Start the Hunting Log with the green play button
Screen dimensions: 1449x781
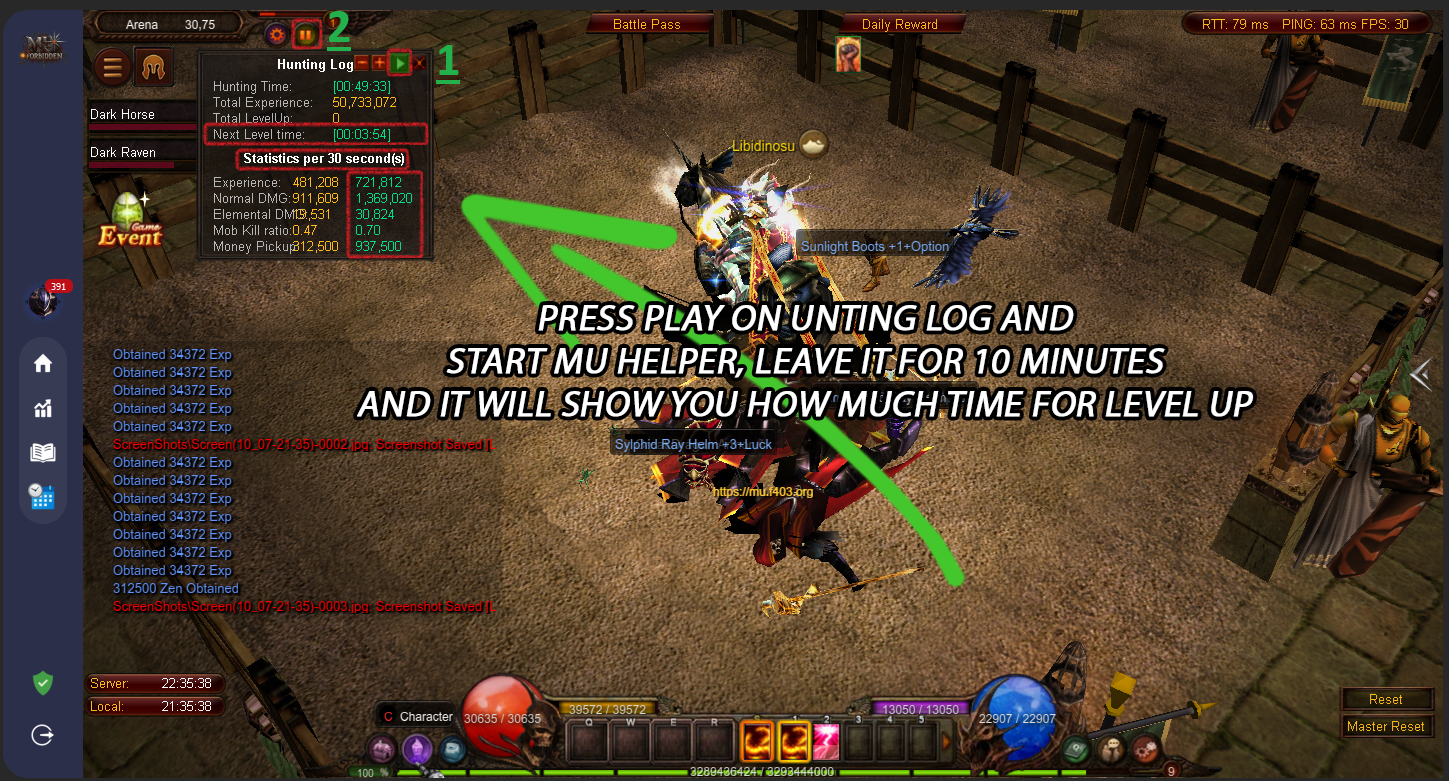pyautogui.click(x=399, y=64)
